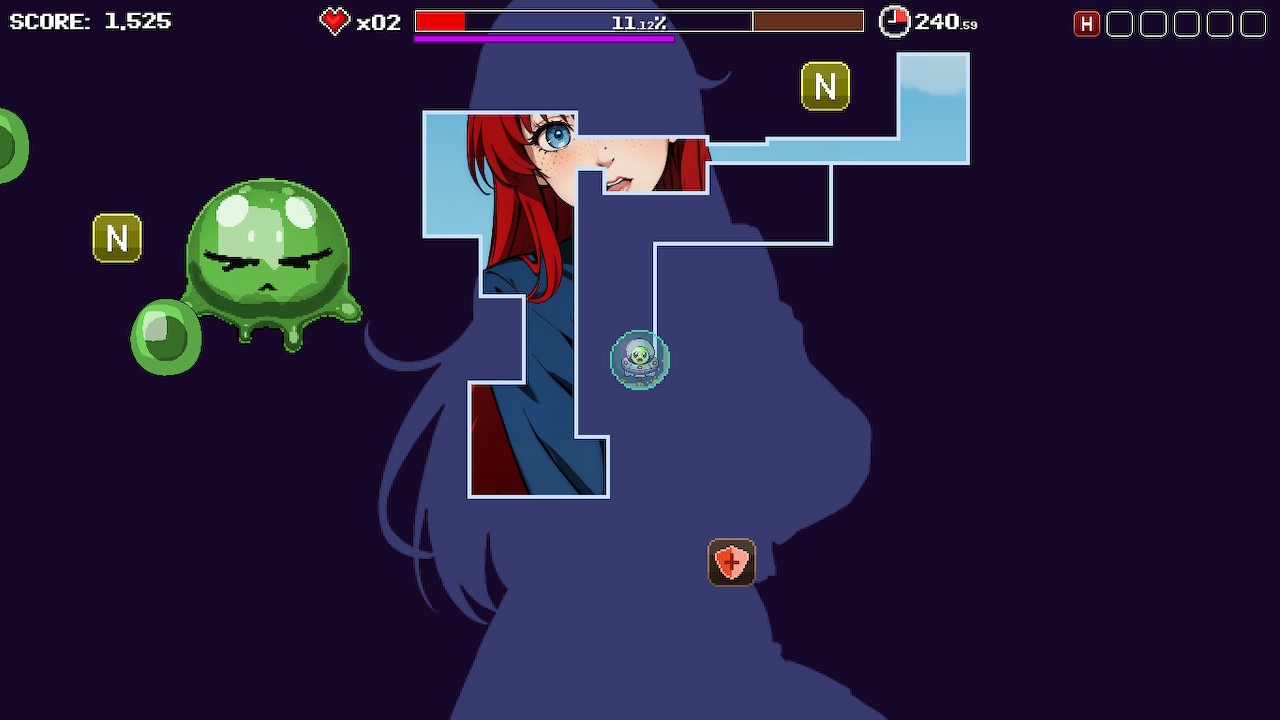The width and height of the screenshot is (1280, 720).
Task: Click the magenta progress slider bar
Action: pyautogui.click(x=545, y=37)
